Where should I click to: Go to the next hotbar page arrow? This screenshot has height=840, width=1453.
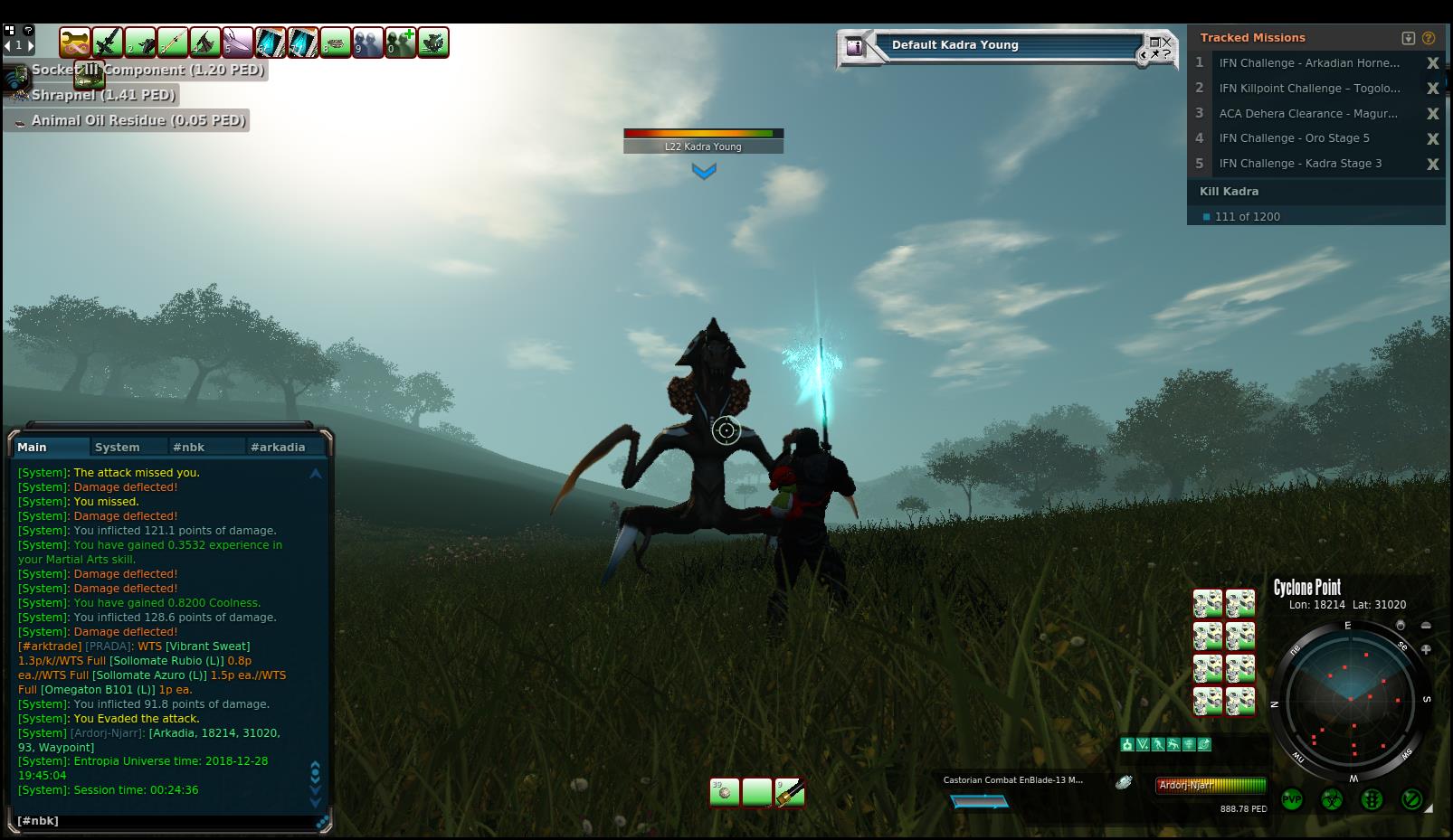click(x=30, y=44)
